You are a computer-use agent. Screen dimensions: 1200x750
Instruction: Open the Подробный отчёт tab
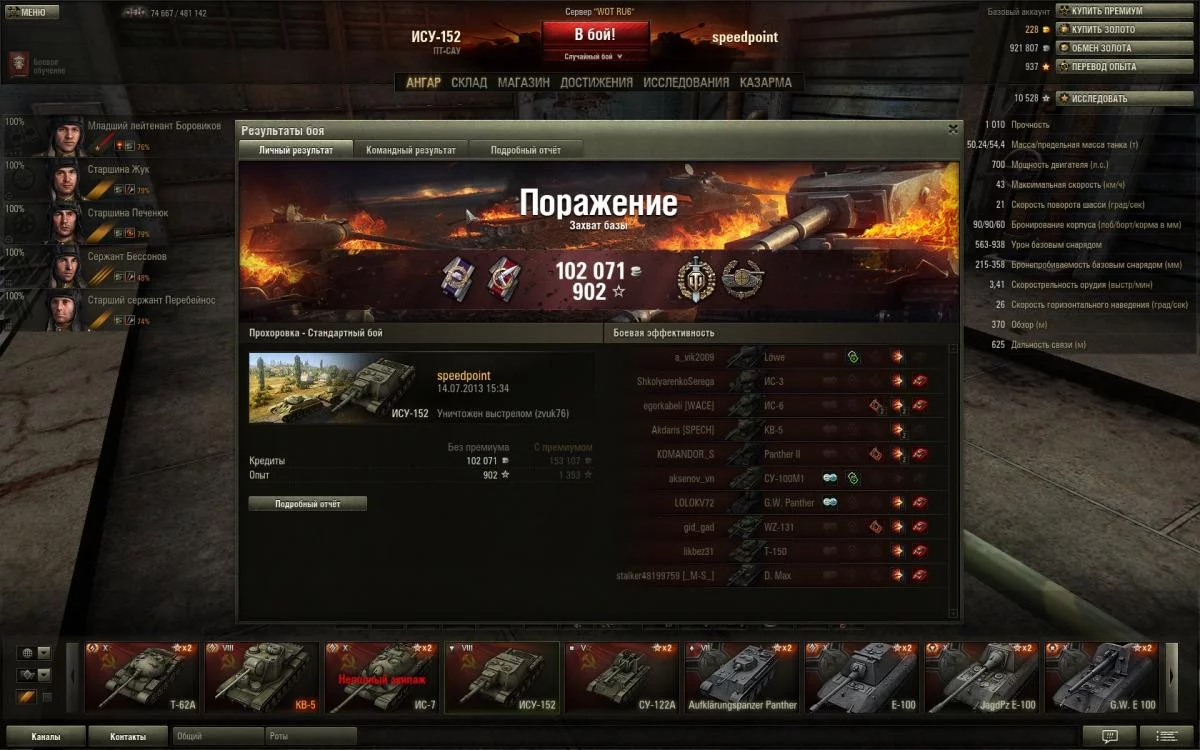(525, 150)
